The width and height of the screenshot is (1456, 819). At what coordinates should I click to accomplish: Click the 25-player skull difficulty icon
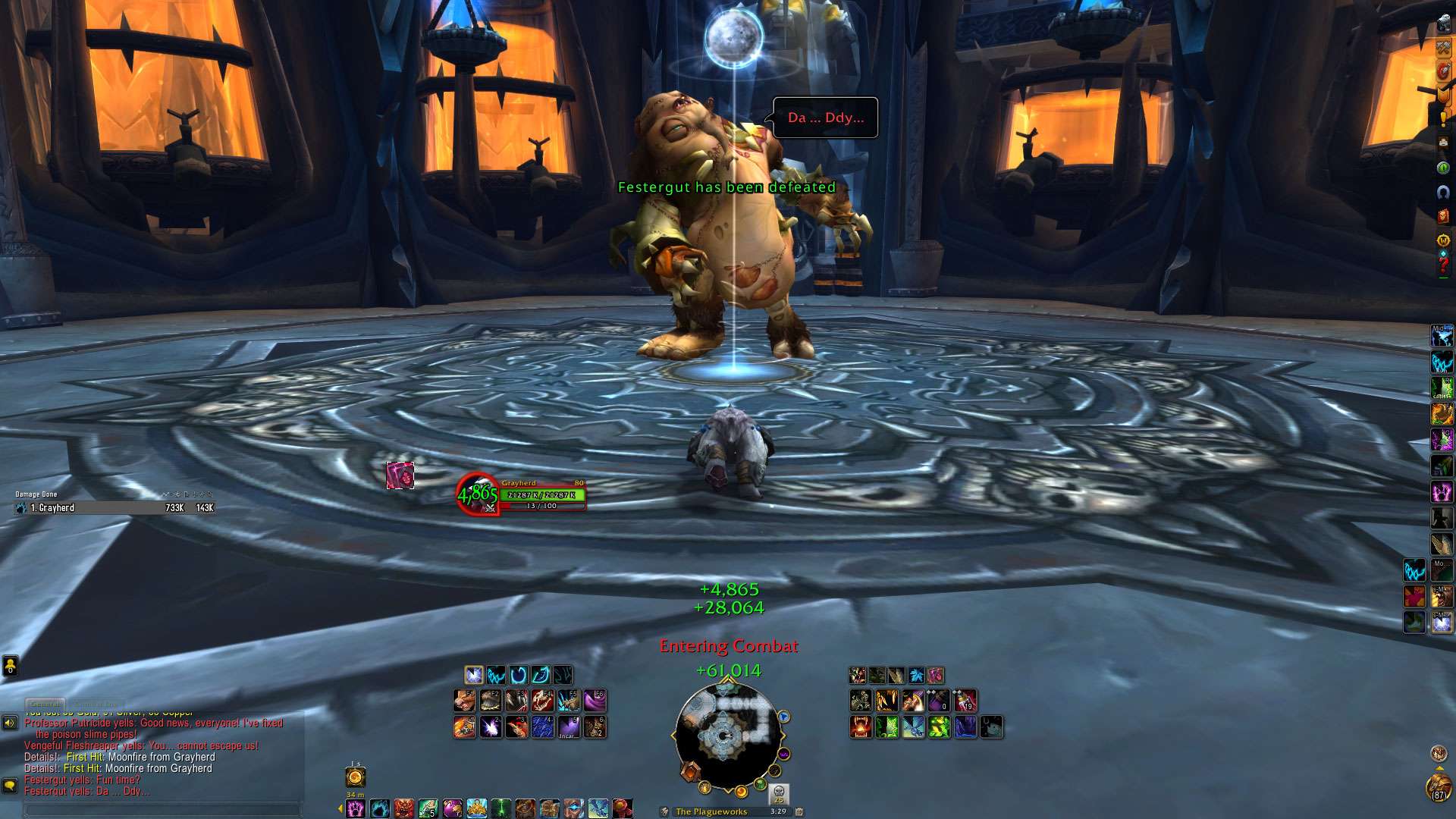pyautogui.click(x=779, y=793)
